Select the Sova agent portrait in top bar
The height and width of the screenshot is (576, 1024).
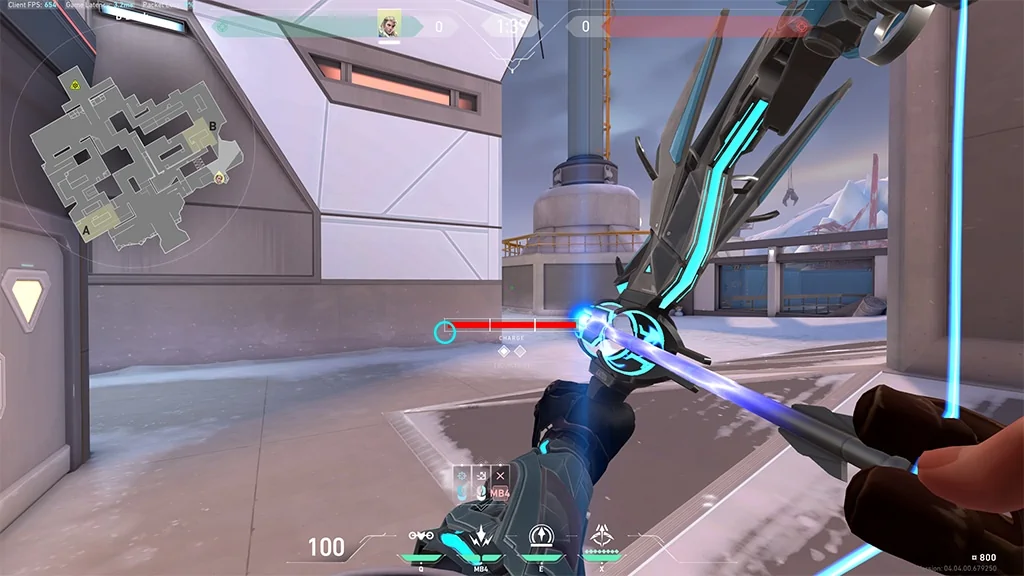point(389,25)
